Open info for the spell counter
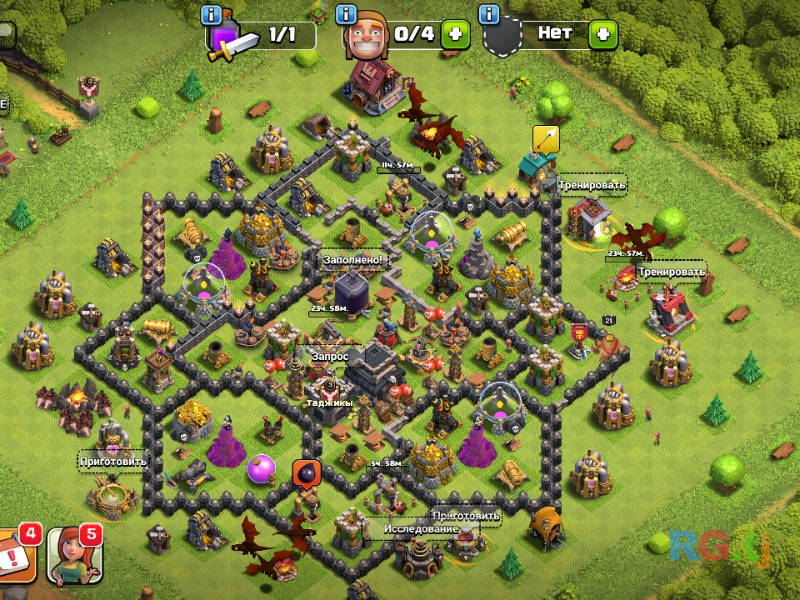Image resolution: width=800 pixels, height=600 pixels. click(x=211, y=15)
